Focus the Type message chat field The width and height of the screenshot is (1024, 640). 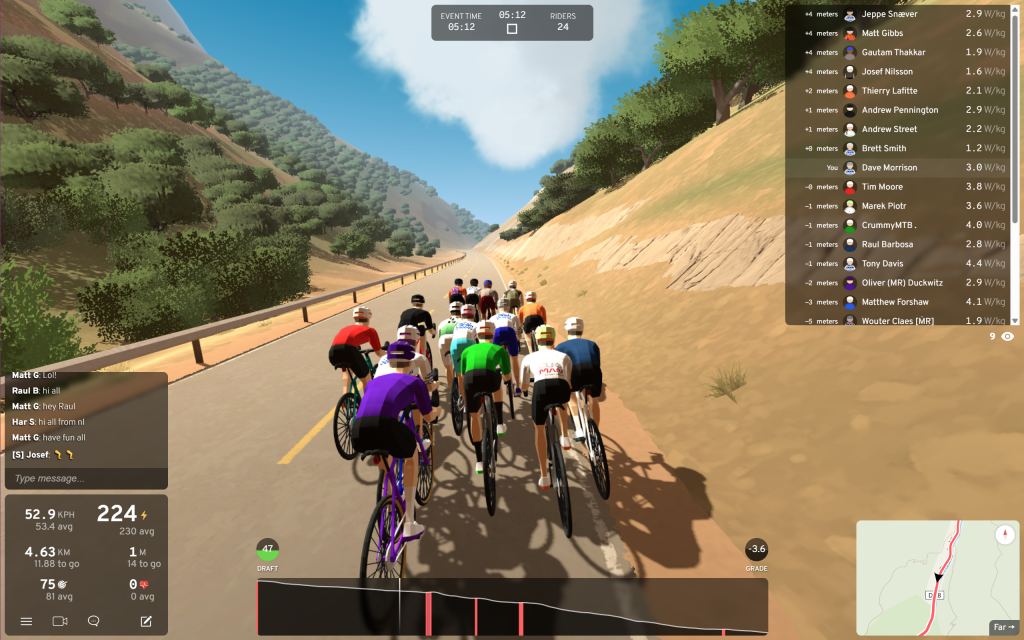86,478
